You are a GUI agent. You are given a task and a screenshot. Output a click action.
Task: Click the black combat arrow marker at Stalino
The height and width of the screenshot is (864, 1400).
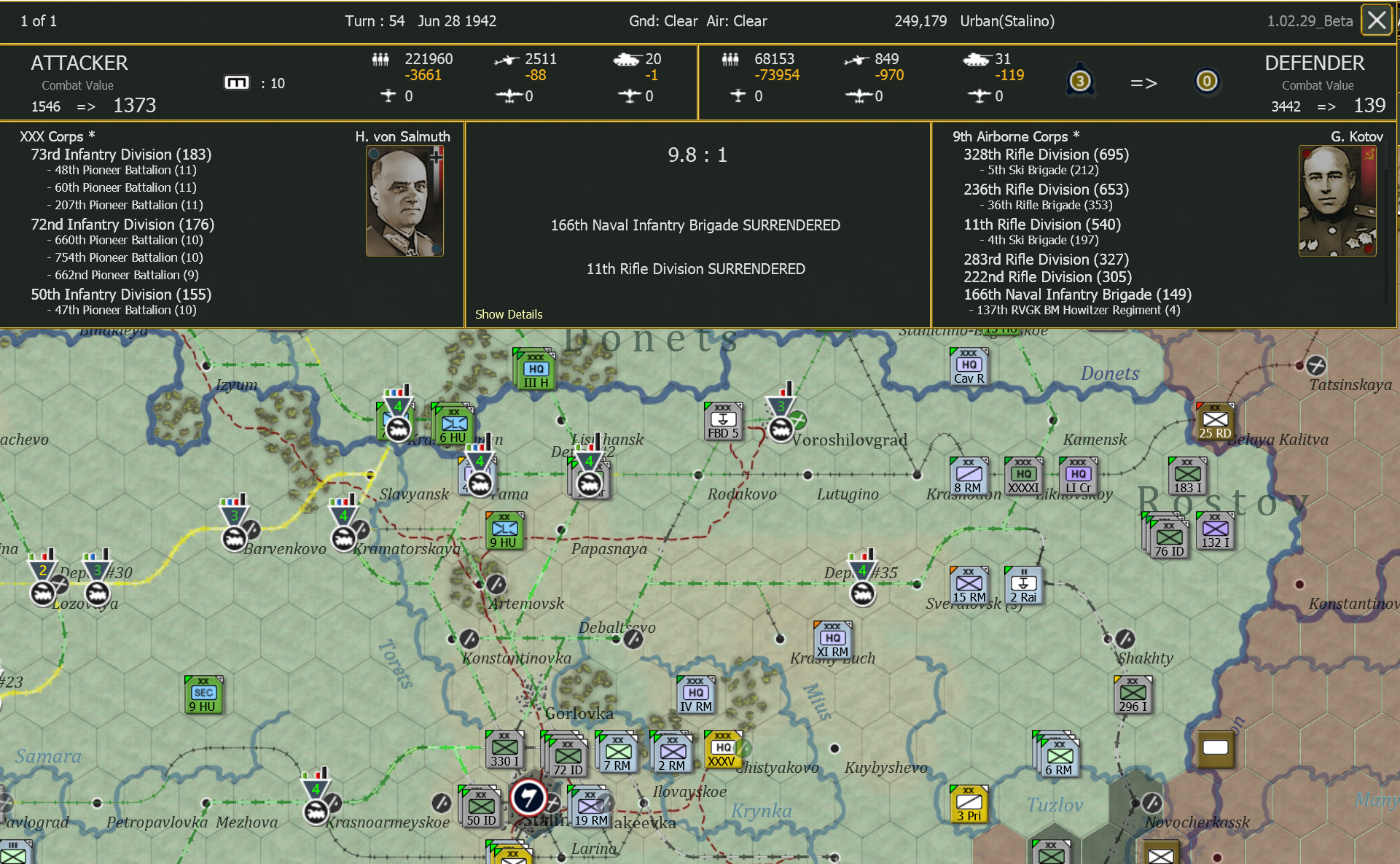tap(528, 798)
